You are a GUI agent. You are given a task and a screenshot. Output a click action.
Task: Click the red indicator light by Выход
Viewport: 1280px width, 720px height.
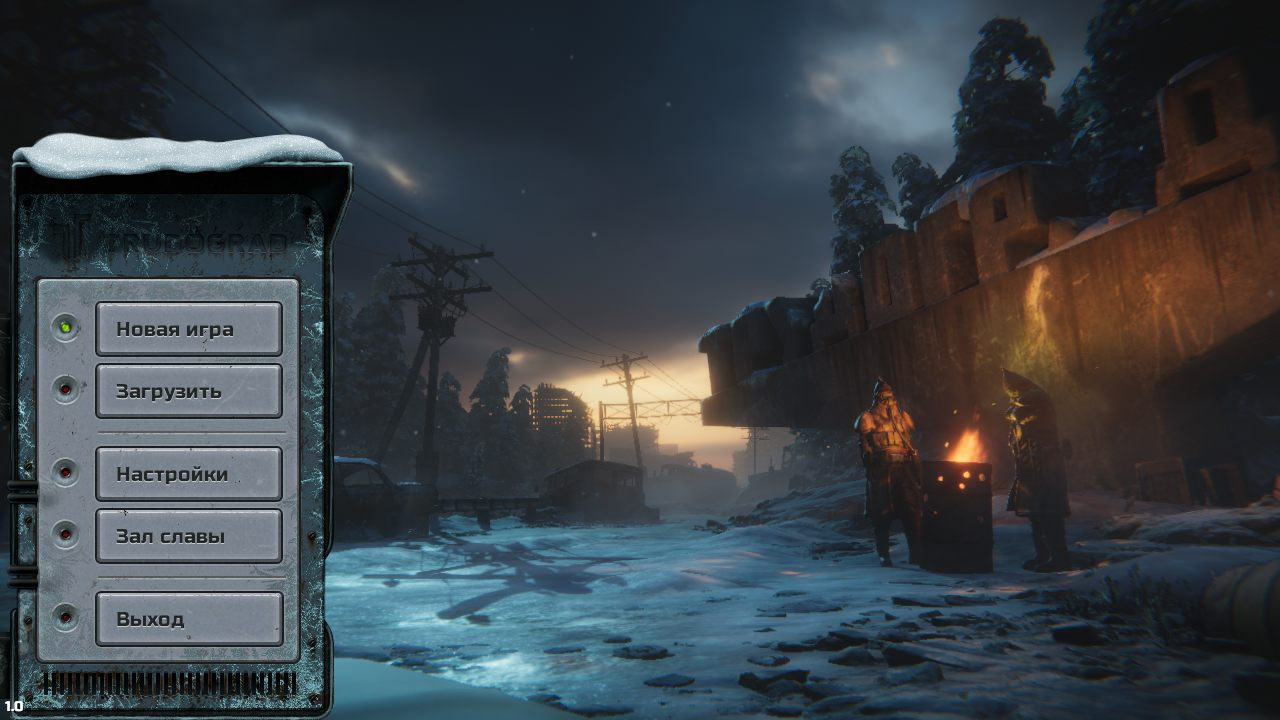click(x=66, y=617)
